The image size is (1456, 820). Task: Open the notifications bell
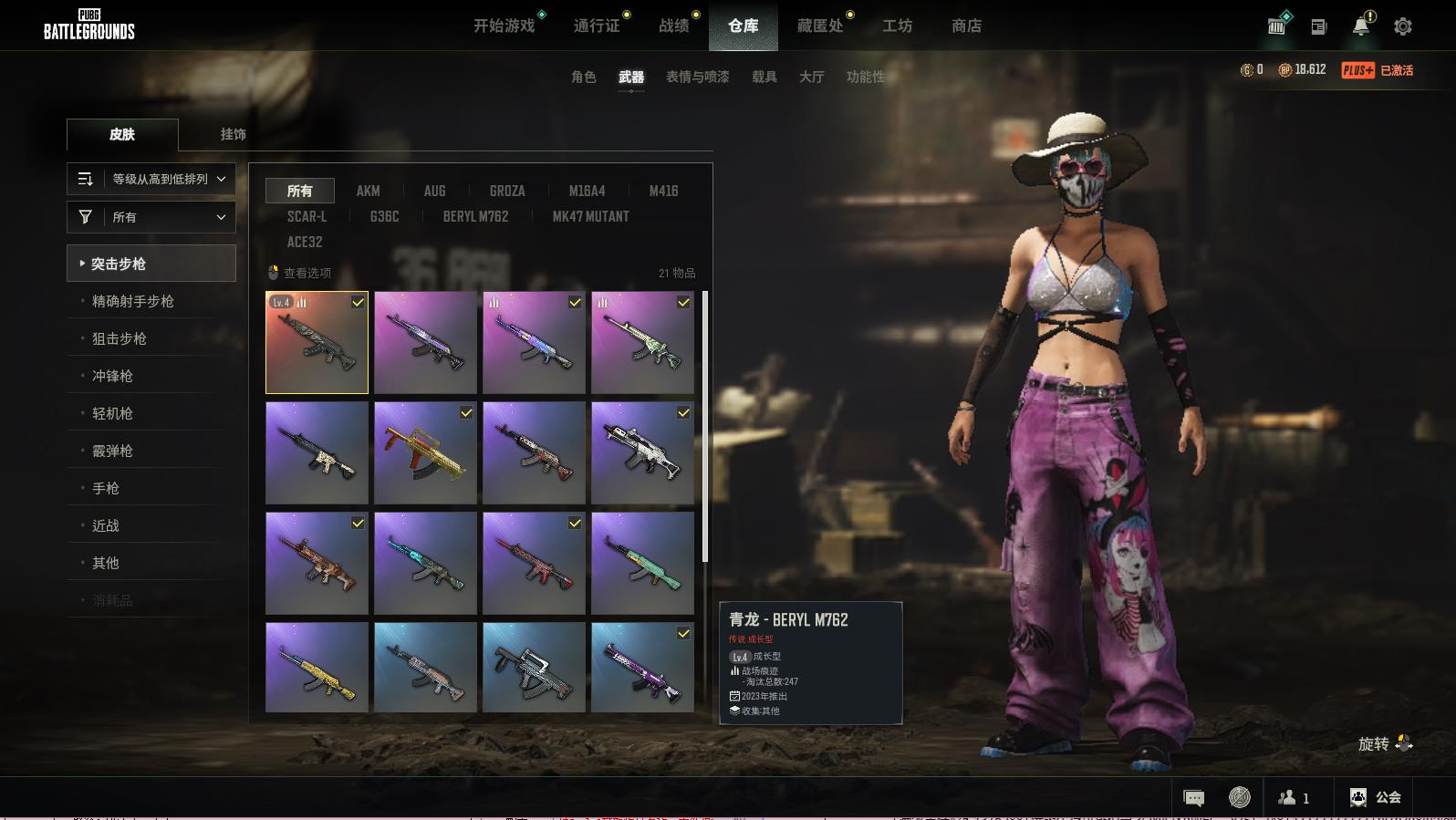(x=1360, y=26)
